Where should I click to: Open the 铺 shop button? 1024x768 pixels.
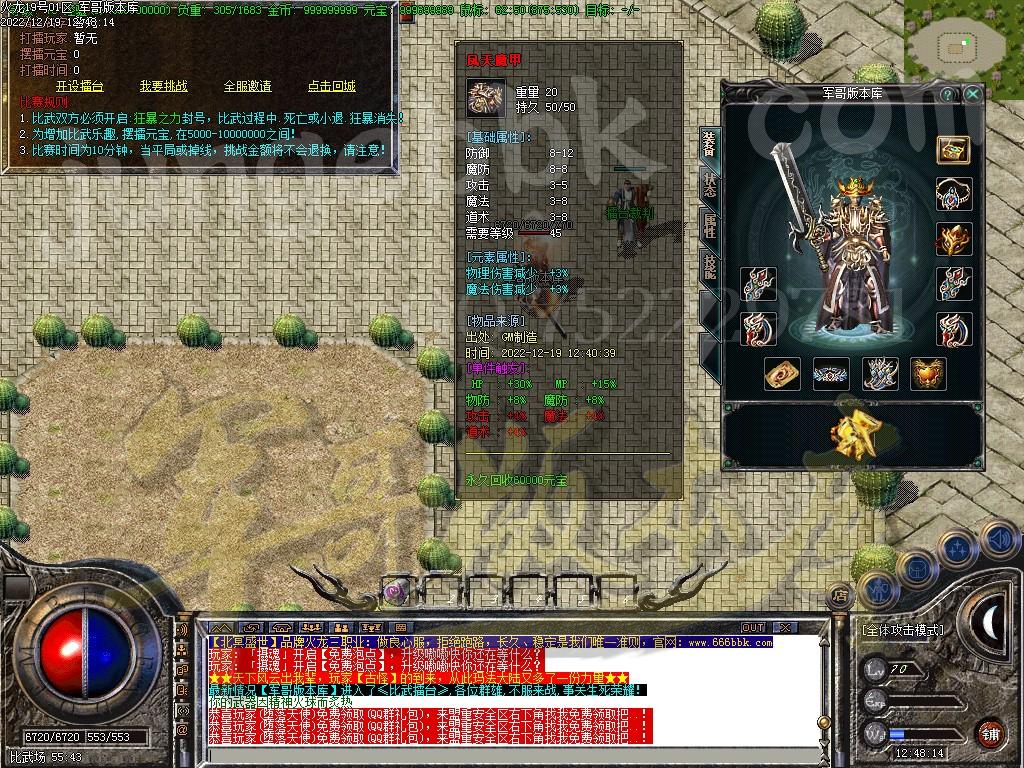click(x=989, y=732)
